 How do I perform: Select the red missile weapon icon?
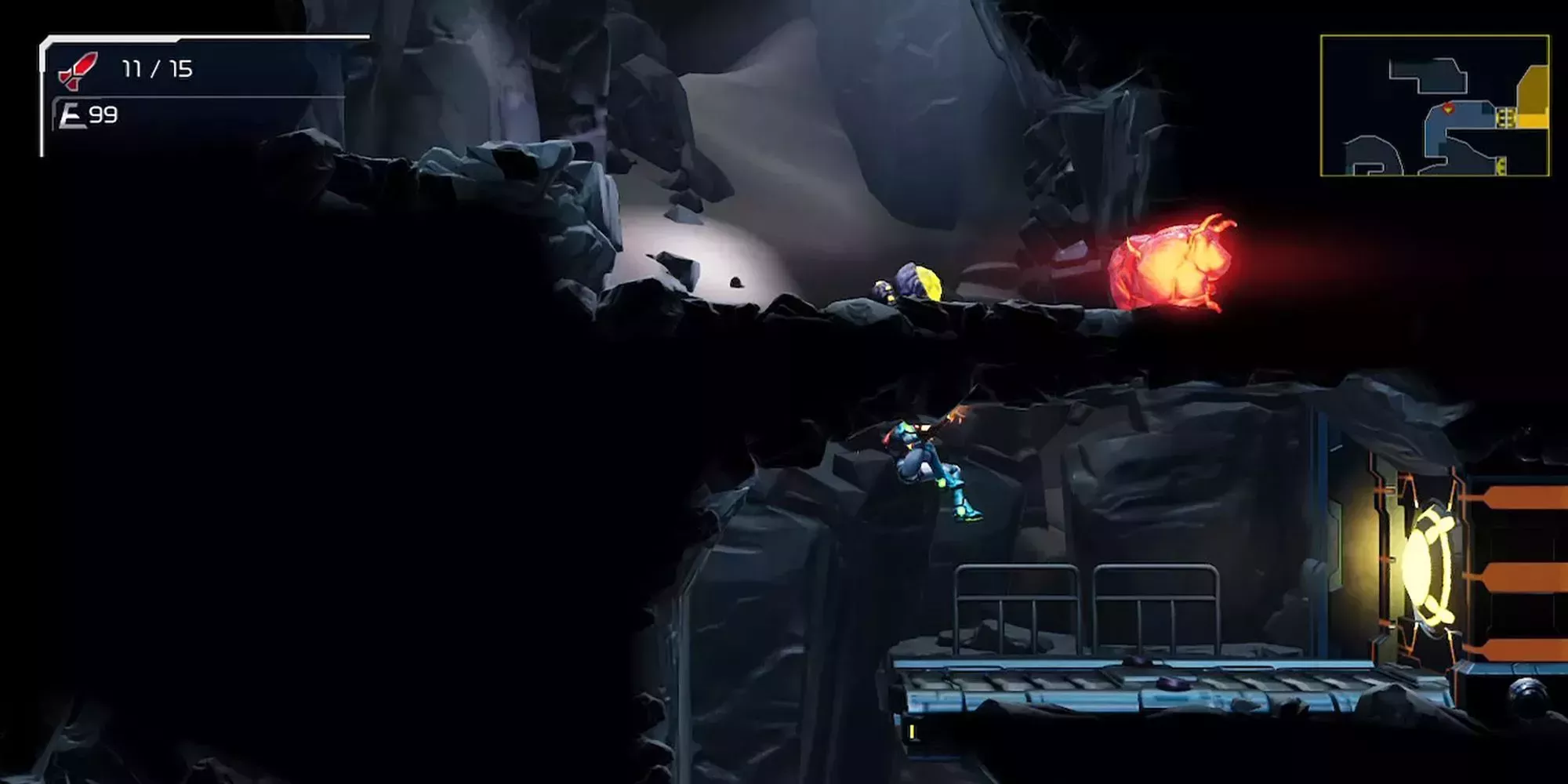[78, 71]
